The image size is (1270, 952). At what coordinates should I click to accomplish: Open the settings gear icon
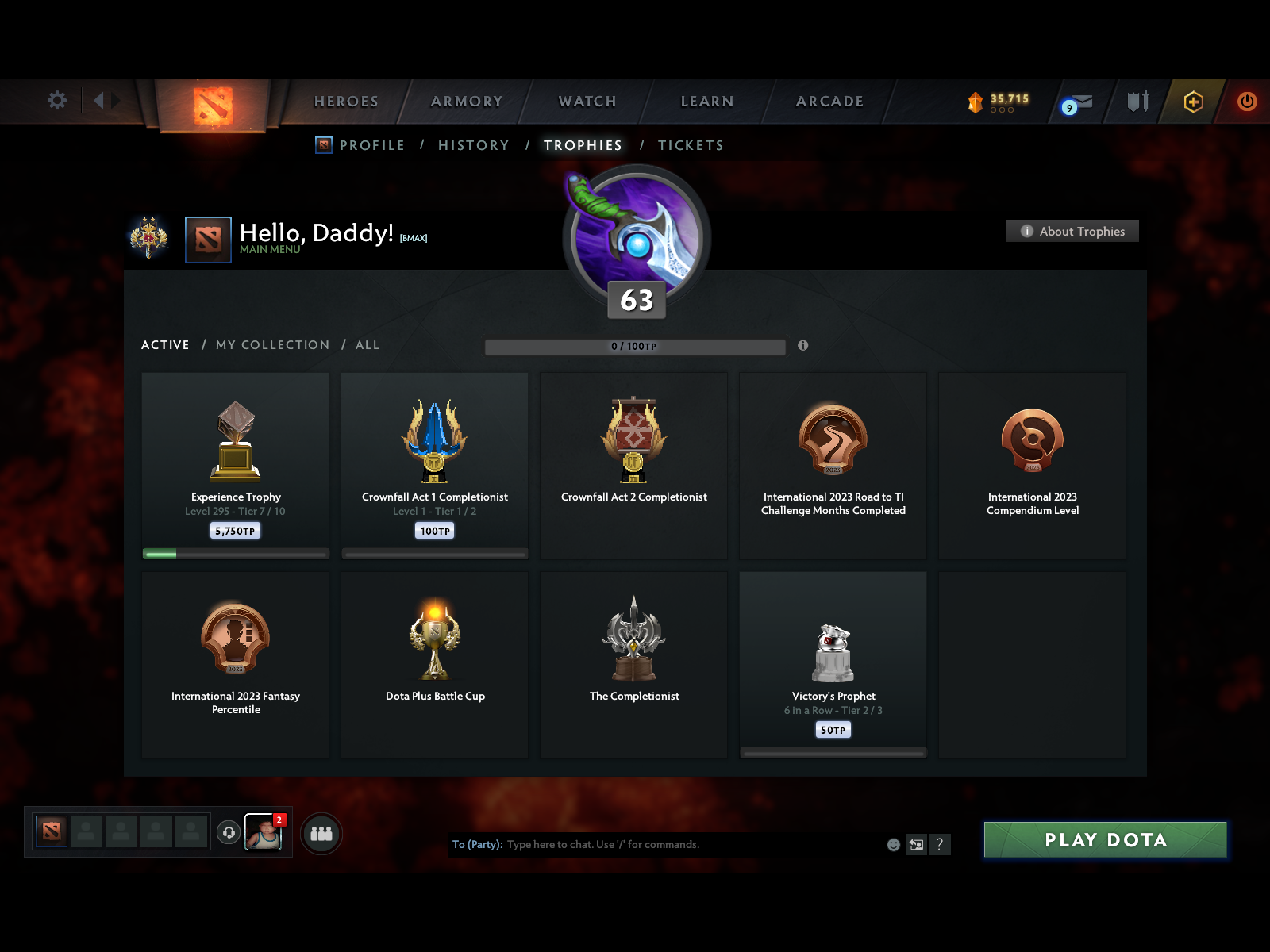[x=56, y=101]
